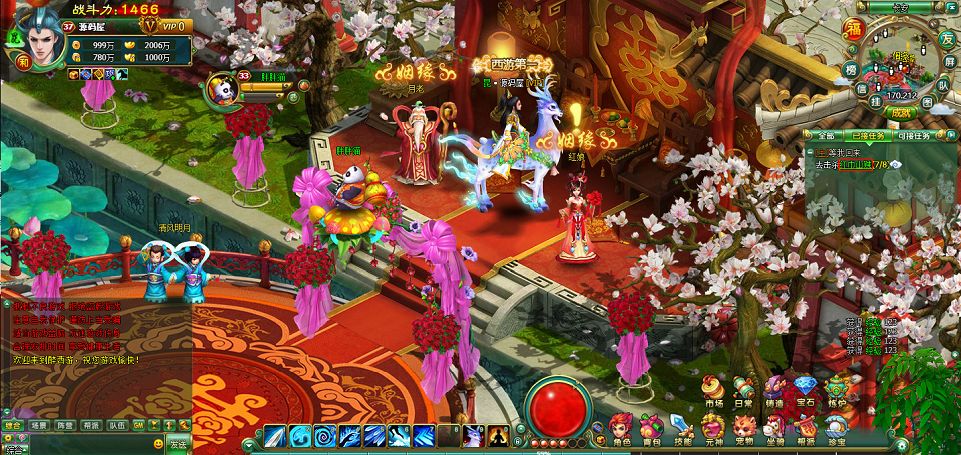Open the 宝石 gem menu
Screen dimensions: 961x455
point(806,388)
